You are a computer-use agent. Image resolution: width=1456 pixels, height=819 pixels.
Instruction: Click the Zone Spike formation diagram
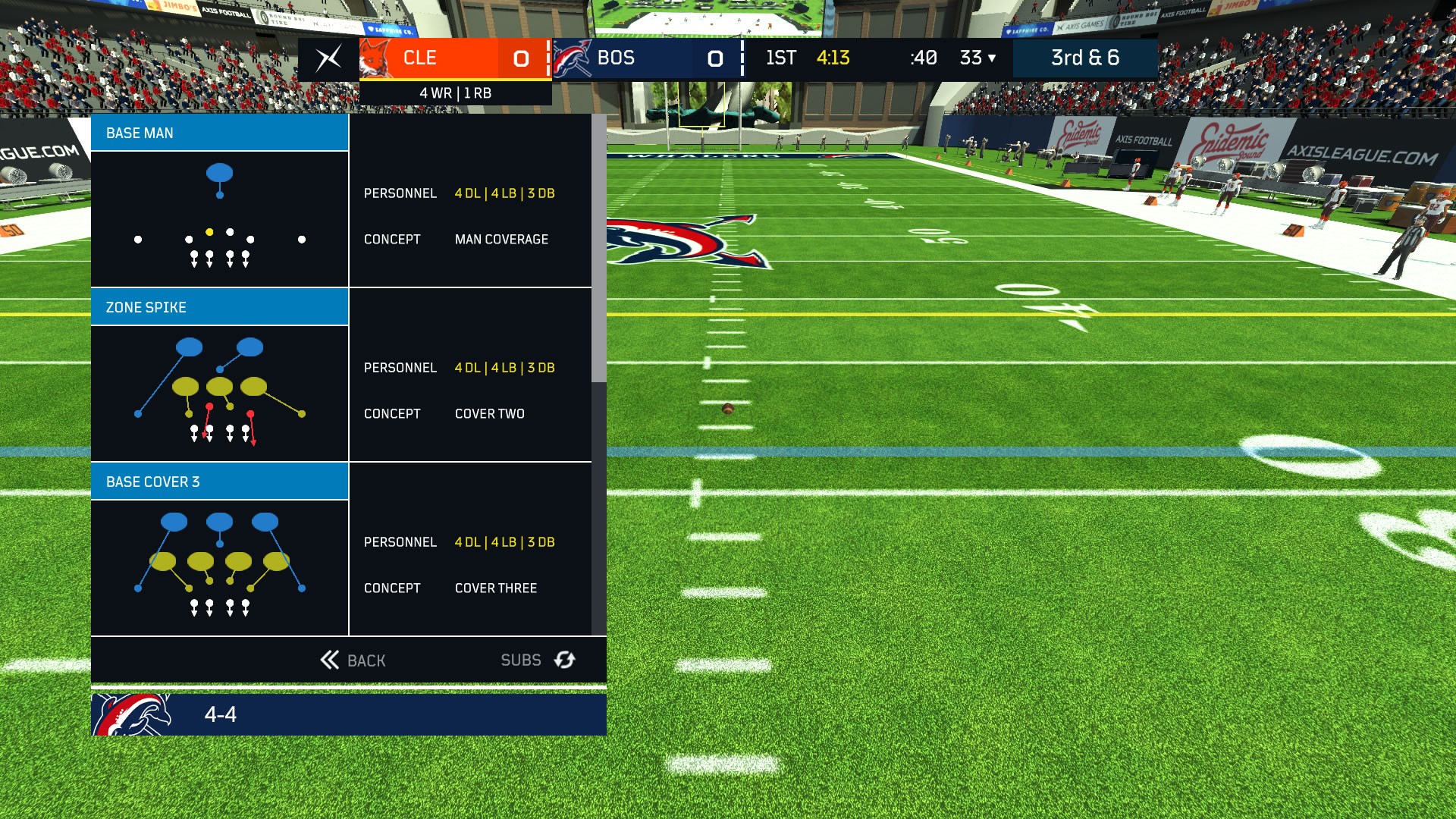pyautogui.click(x=219, y=393)
